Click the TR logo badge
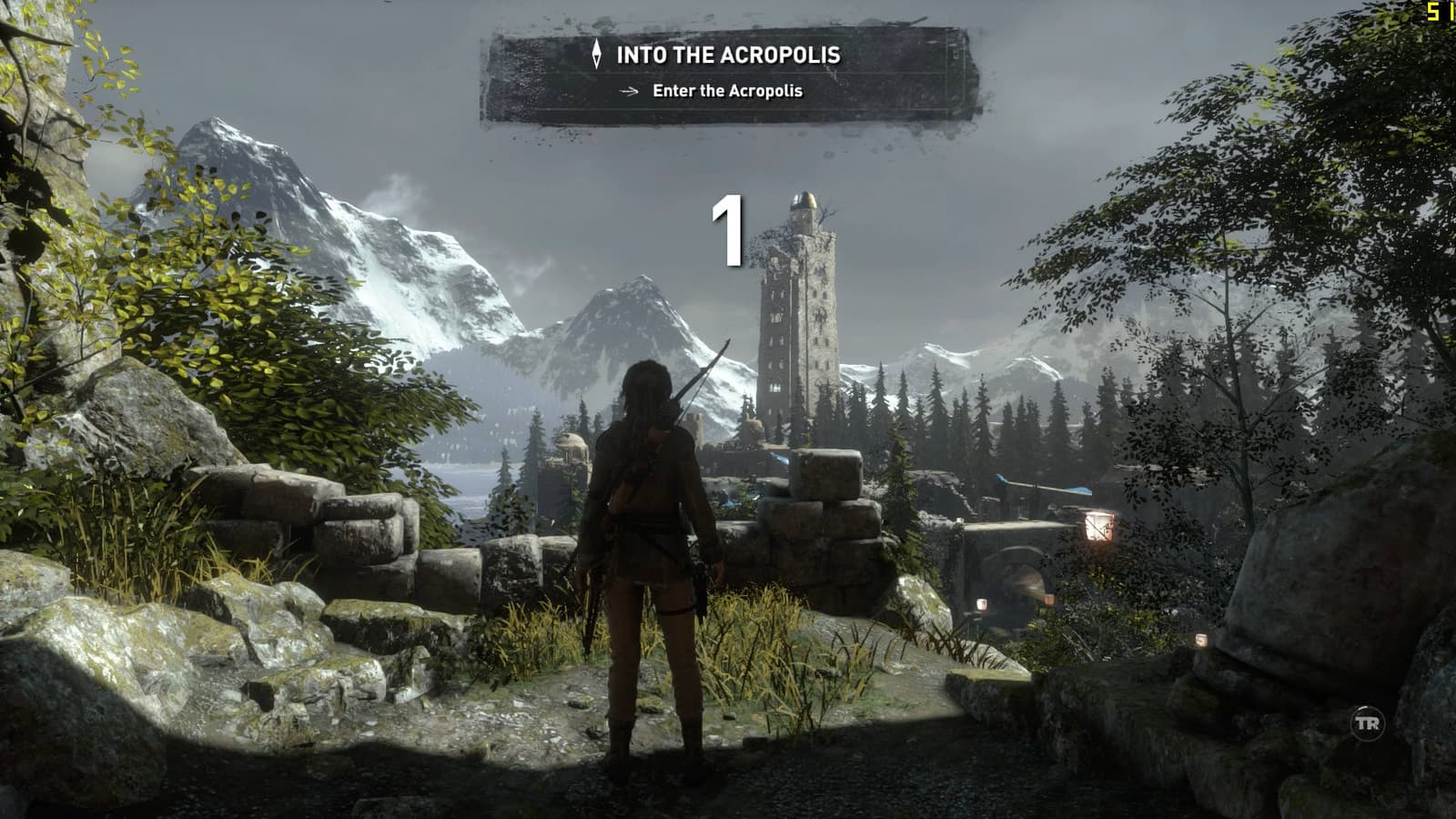 click(x=1367, y=724)
